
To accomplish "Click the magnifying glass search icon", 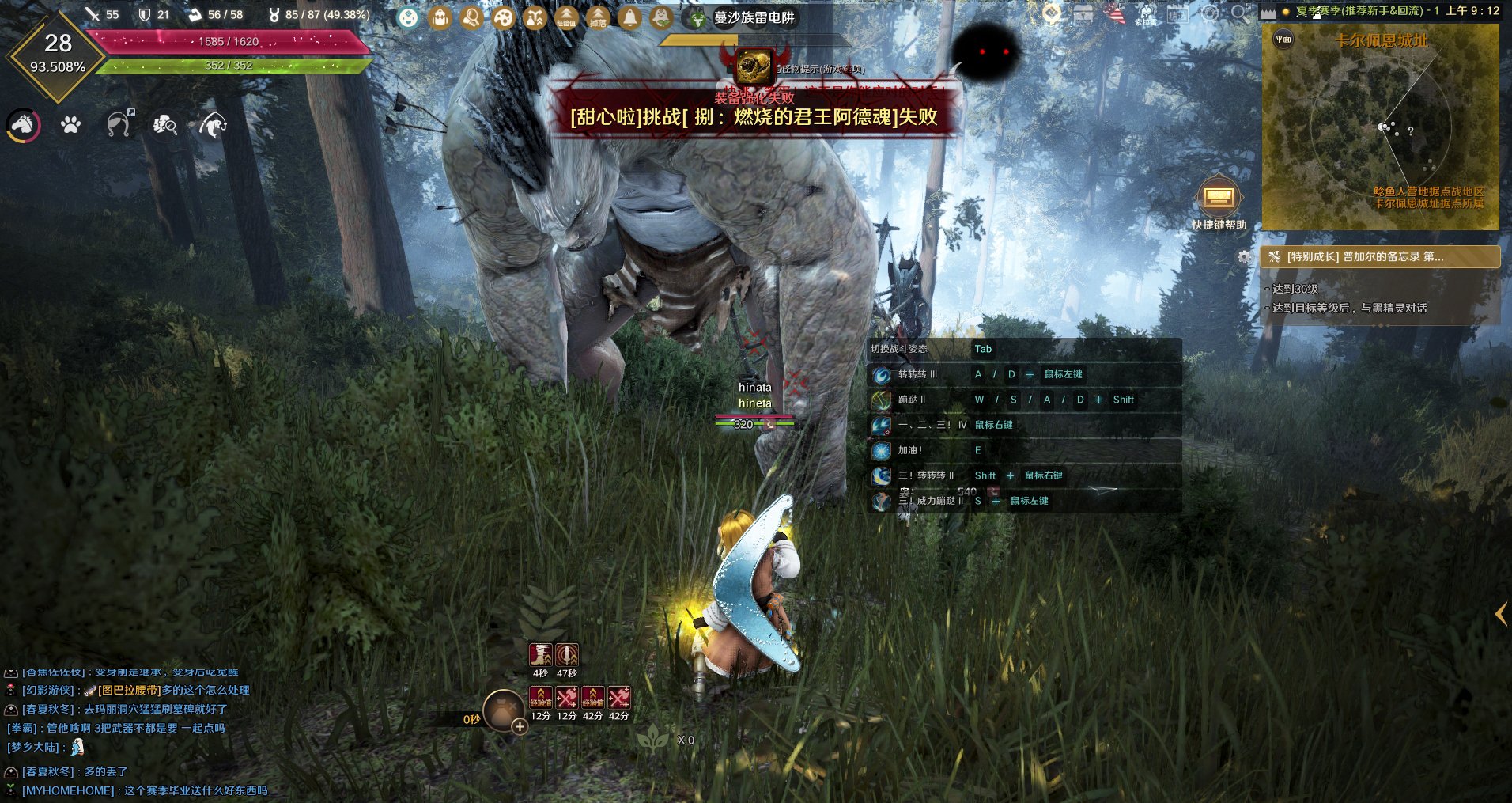I will [1239, 13].
